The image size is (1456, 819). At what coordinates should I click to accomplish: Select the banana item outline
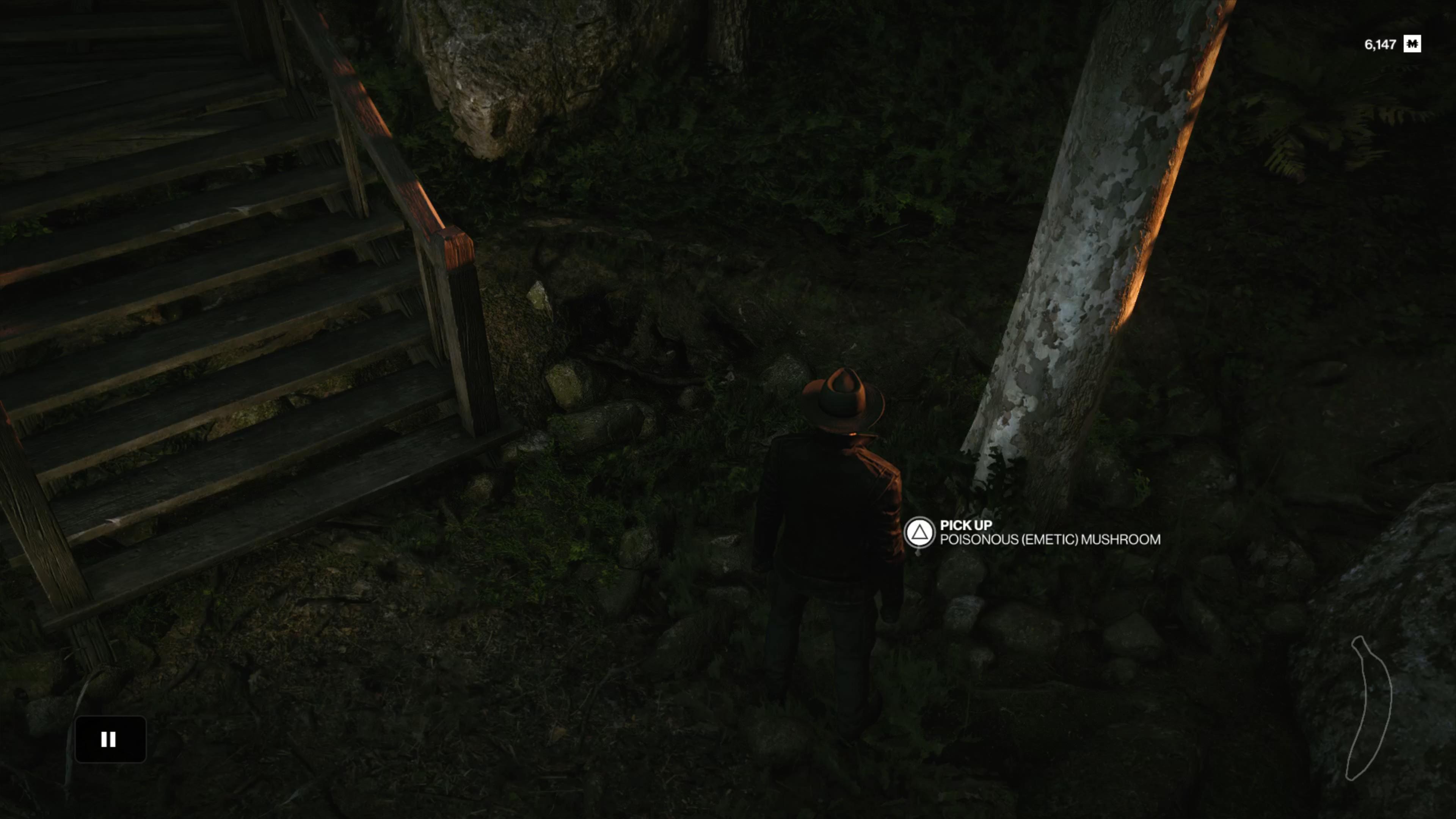[x=1371, y=709]
